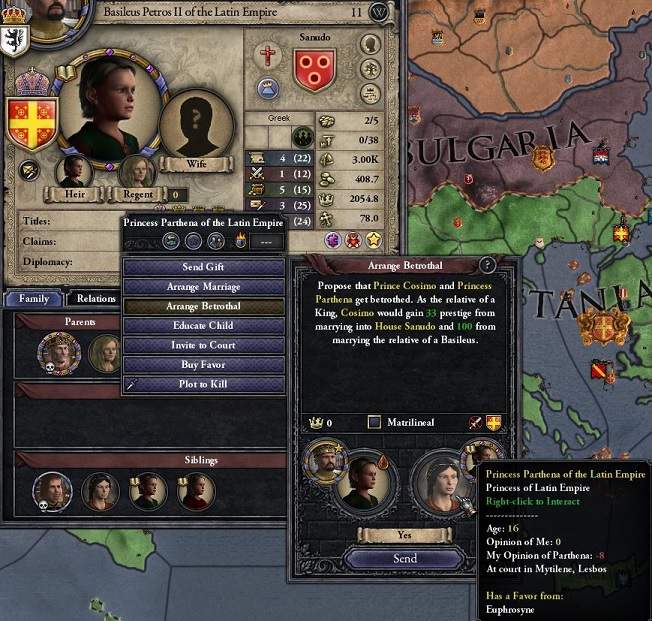Toggle the Matrilineal checkbox
Image resolution: width=652 pixels, height=621 pixels.
[x=374, y=423]
